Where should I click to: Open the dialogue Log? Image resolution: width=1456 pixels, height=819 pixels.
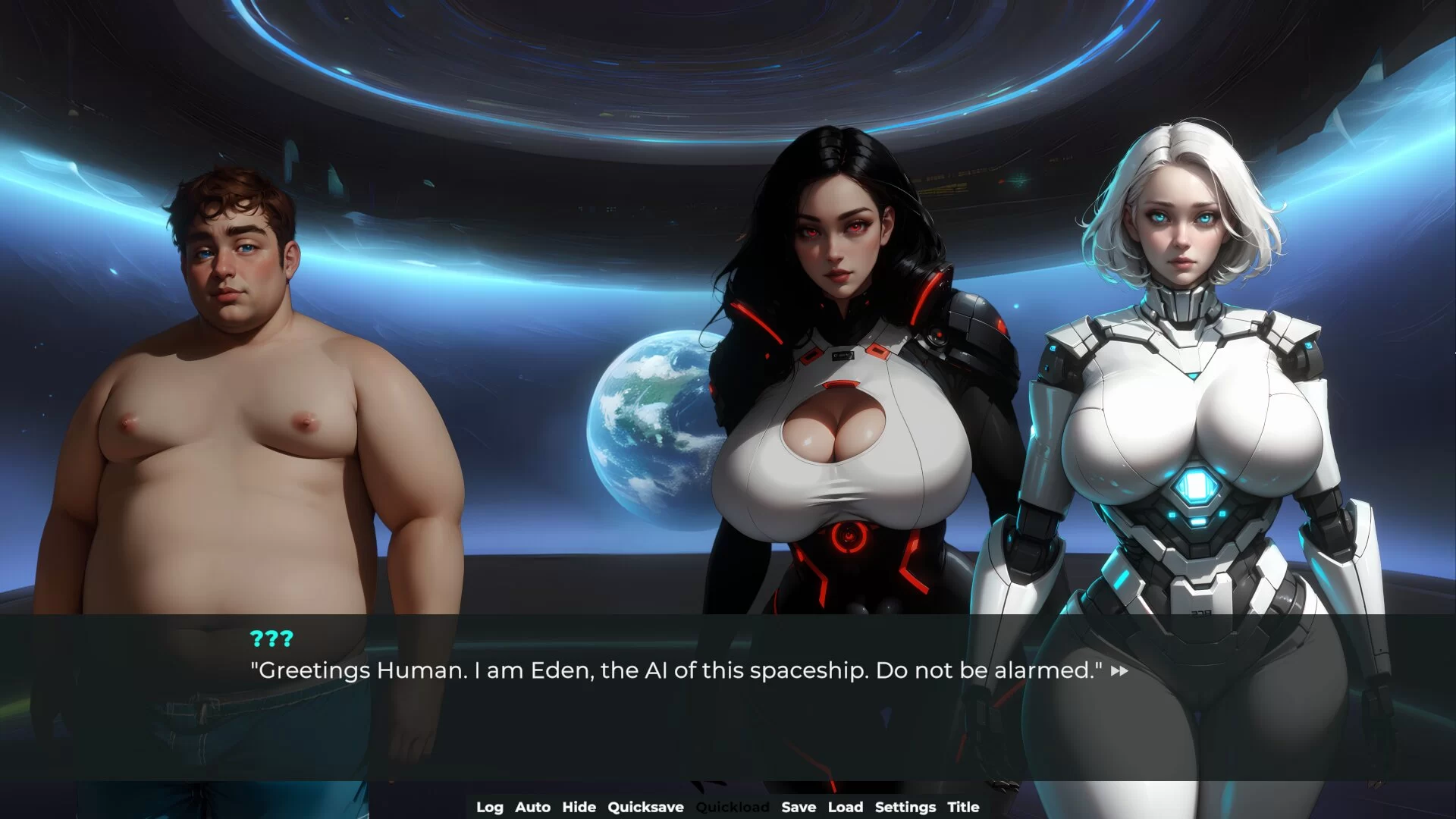tap(489, 807)
